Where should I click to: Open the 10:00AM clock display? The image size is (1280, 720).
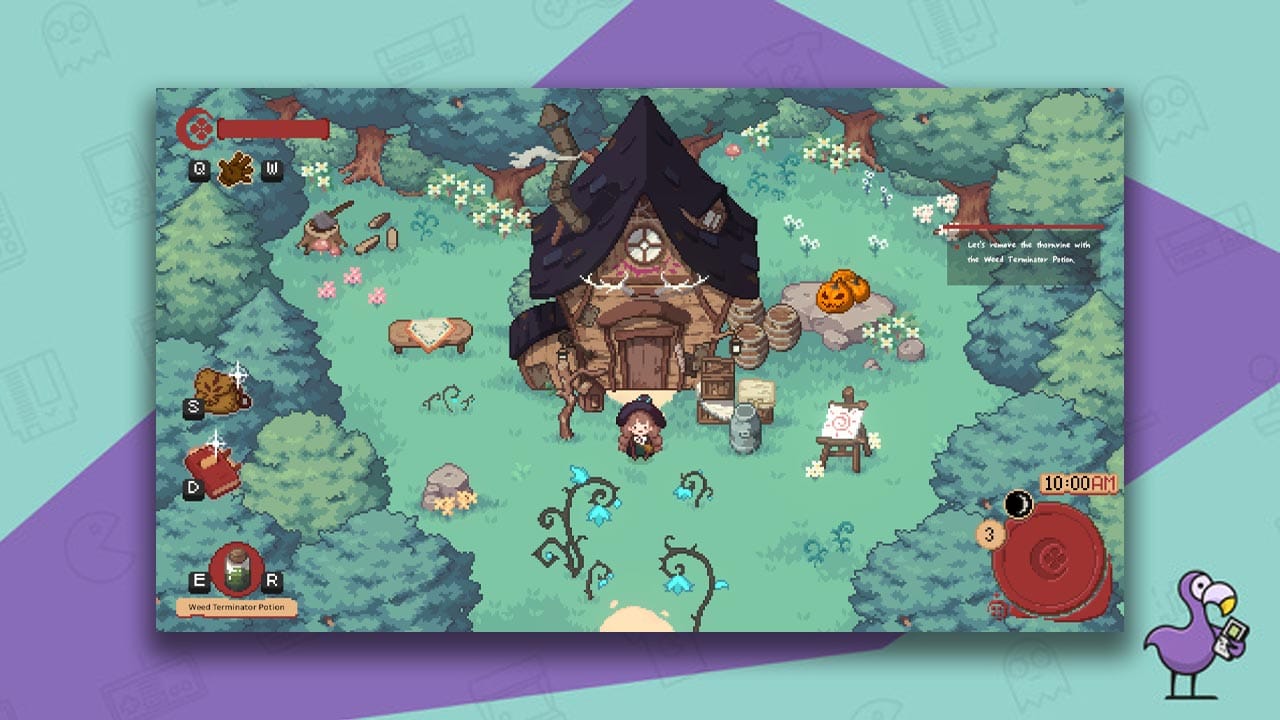pos(1077,484)
